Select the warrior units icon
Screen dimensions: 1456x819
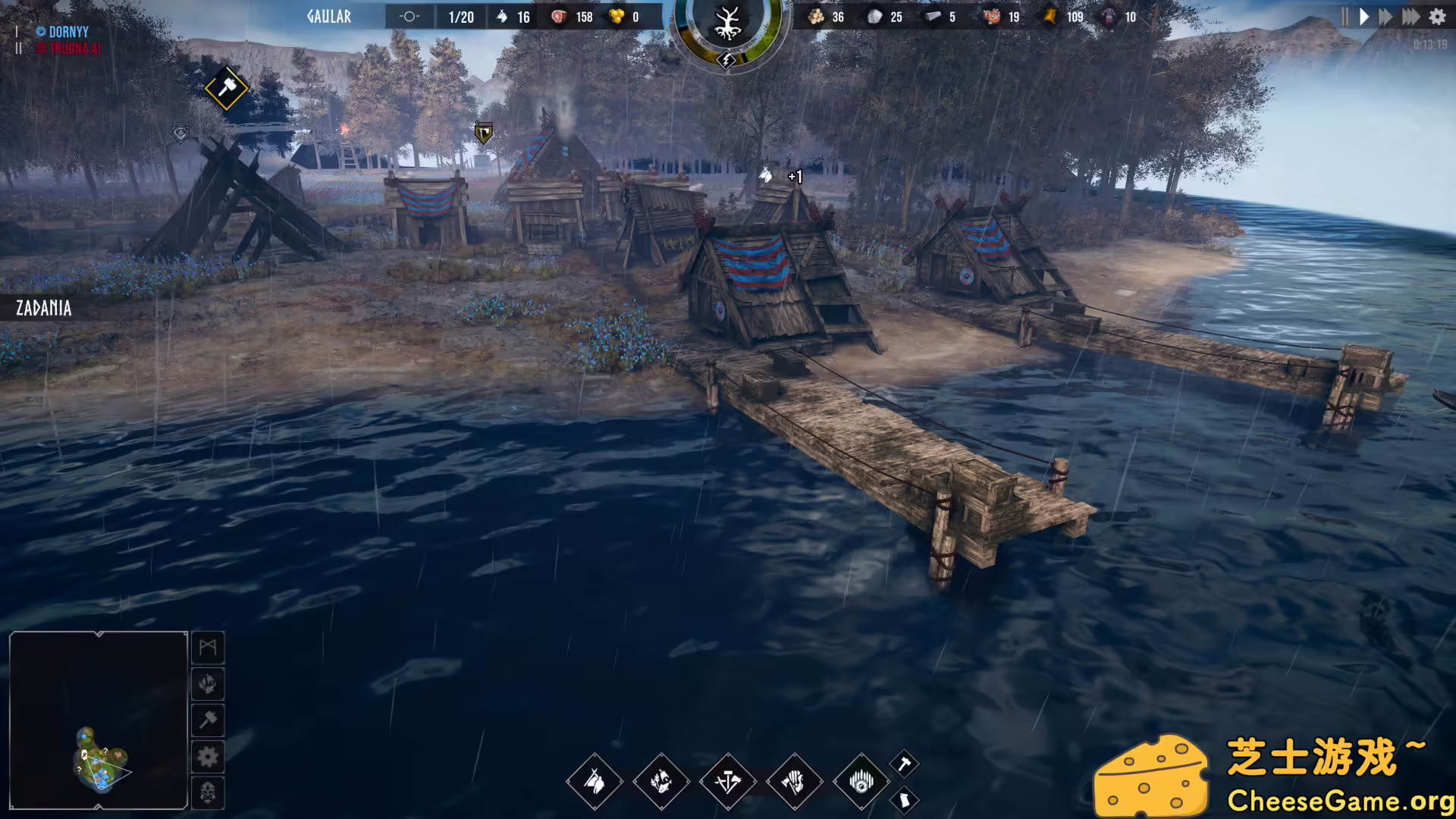pyautogui.click(x=794, y=783)
